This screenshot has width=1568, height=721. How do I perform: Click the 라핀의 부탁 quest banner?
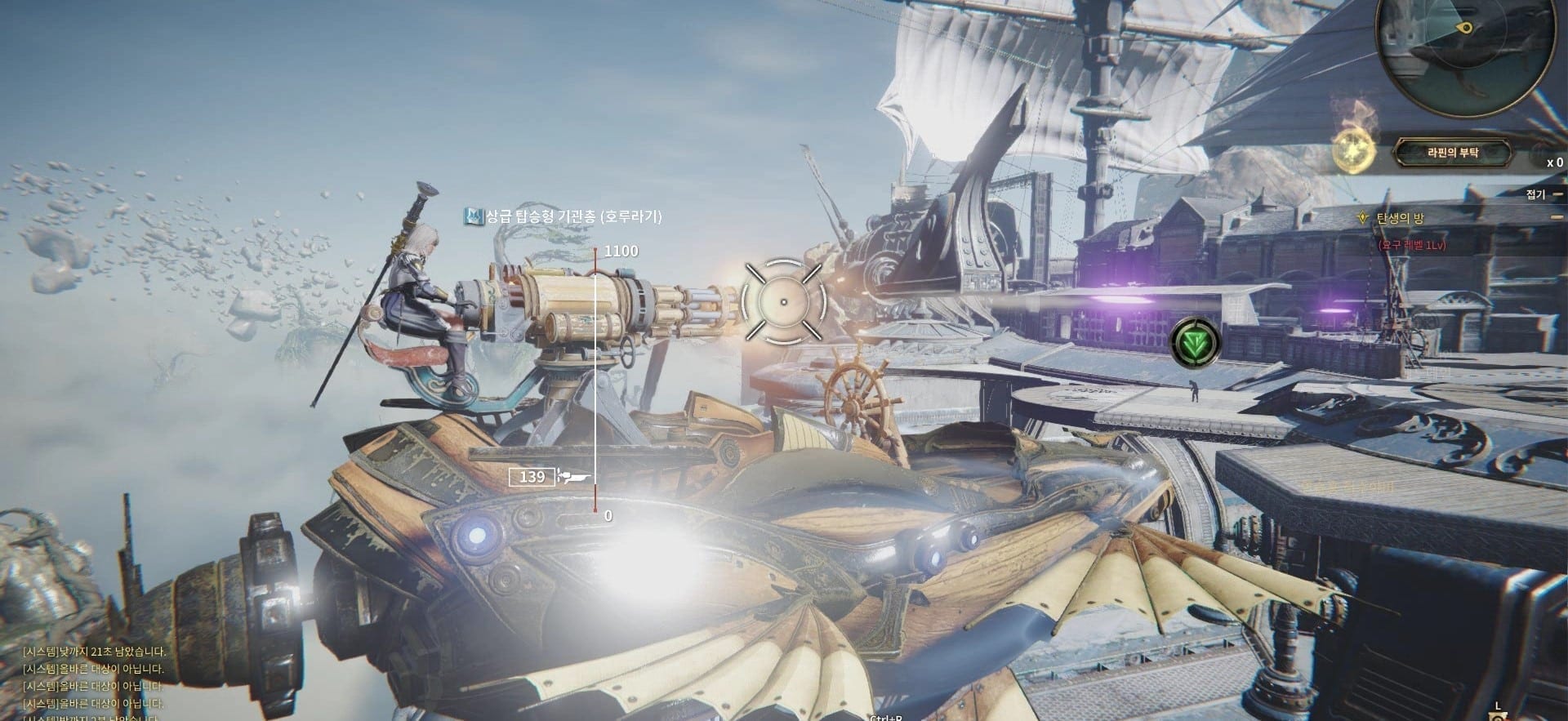point(1451,152)
